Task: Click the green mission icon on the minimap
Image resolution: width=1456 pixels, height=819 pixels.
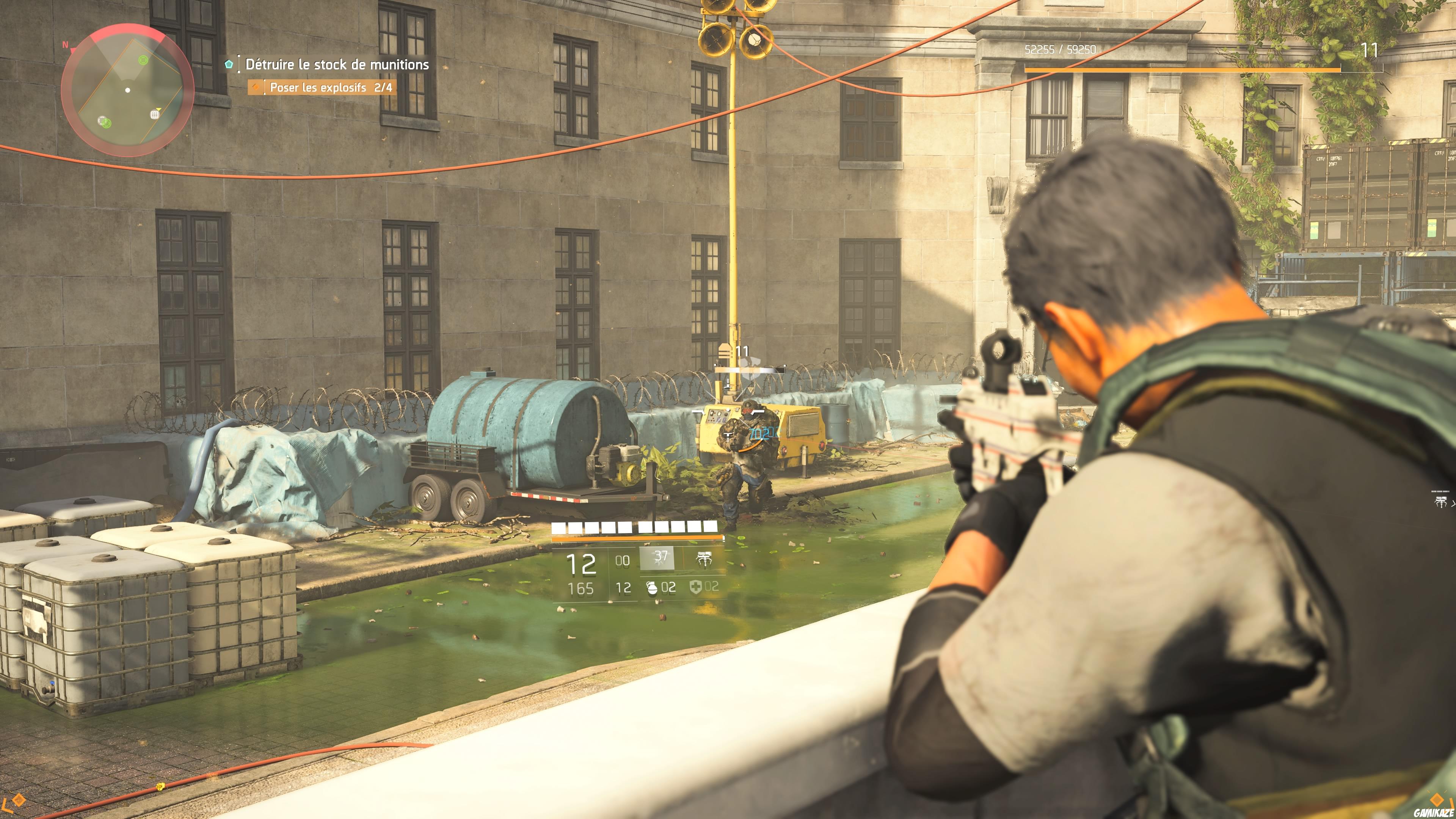Action: coord(144,61)
